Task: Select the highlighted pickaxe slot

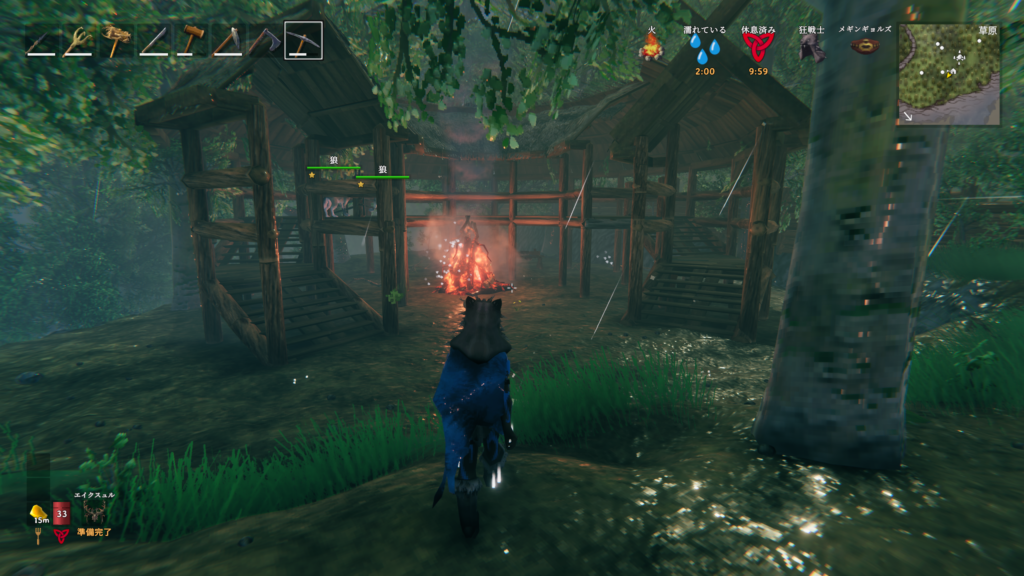Action: pos(303,41)
